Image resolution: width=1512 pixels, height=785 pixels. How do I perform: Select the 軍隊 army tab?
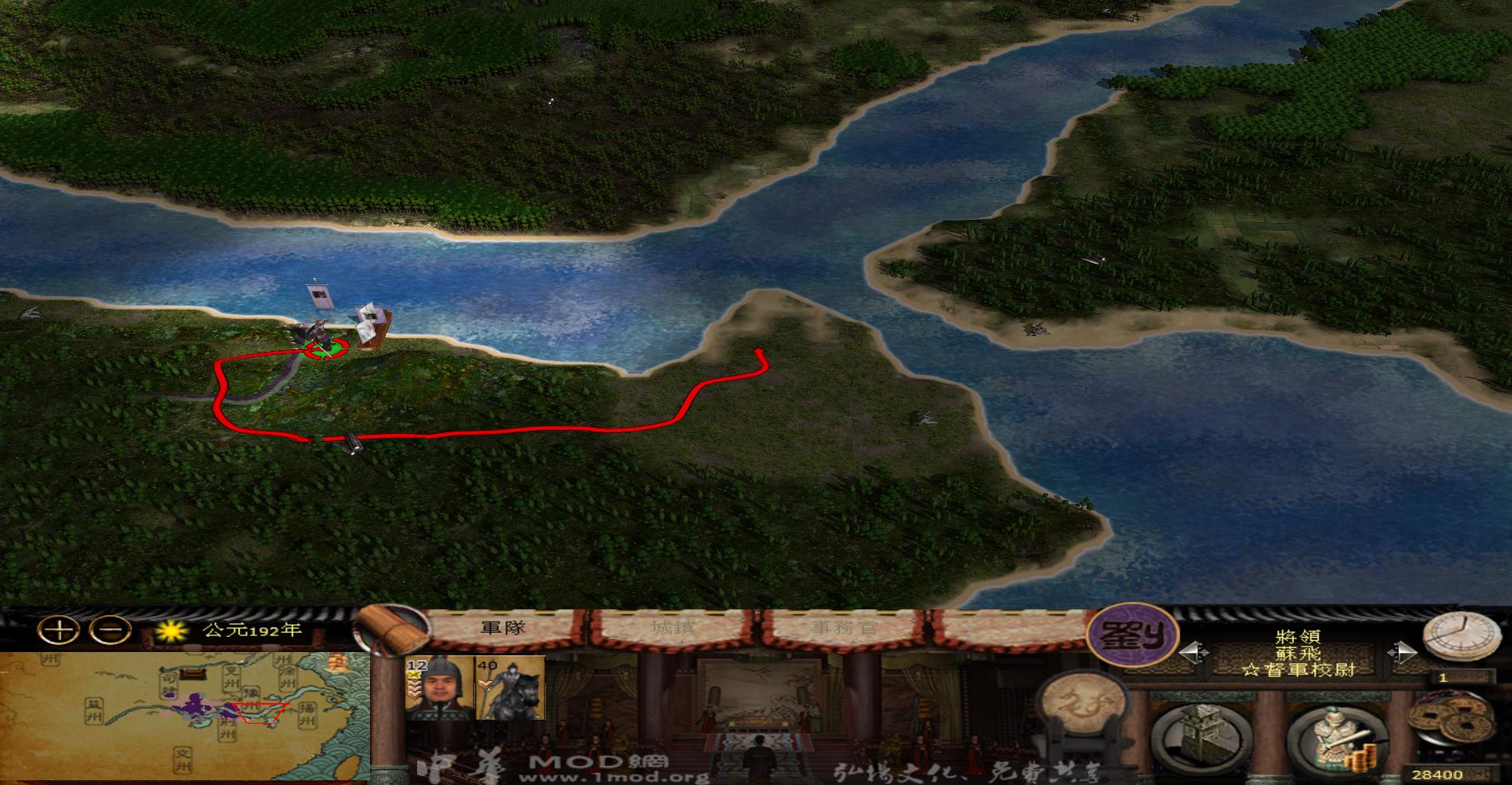coord(505,628)
